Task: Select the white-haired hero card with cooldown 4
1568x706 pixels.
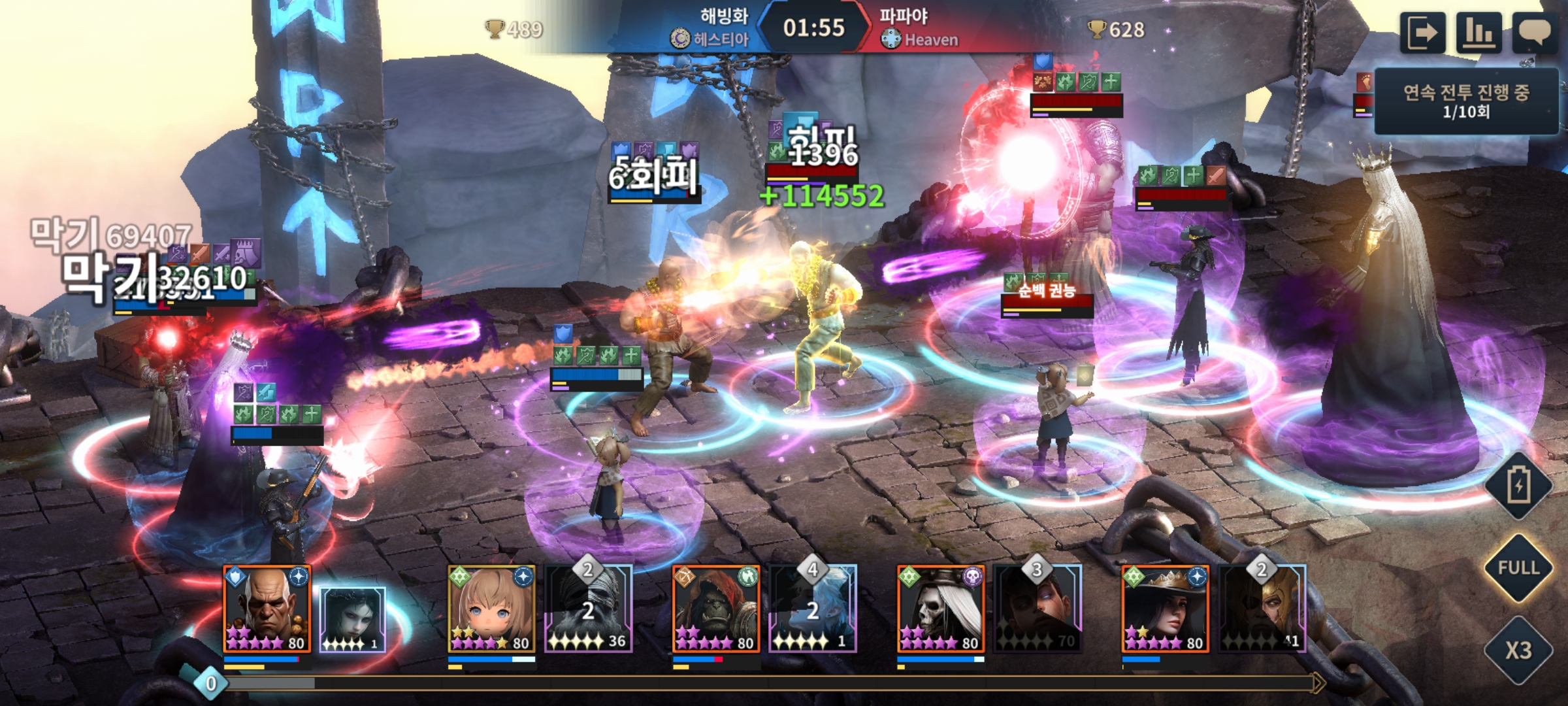Action: click(x=813, y=611)
